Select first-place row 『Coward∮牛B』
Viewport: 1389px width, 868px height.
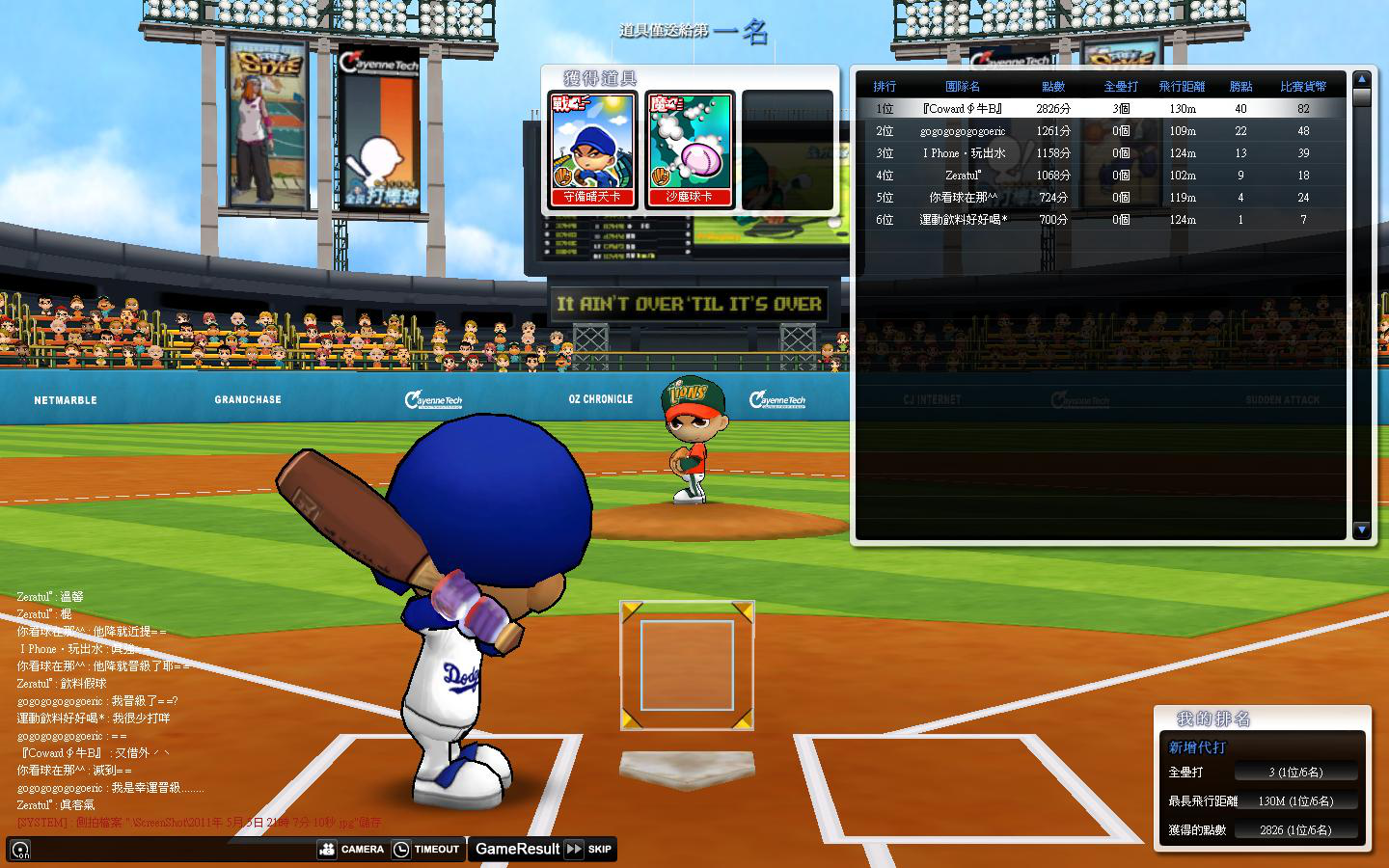(1100, 109)
